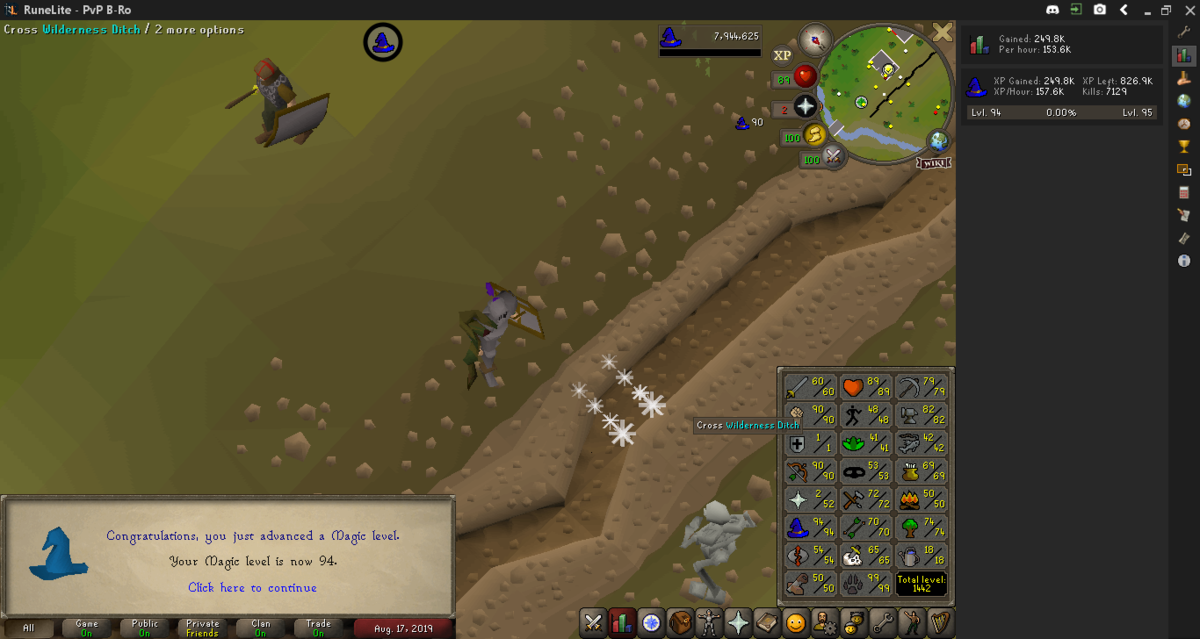
Task: Open the Music player harp tab
Action: [x=942, y=622]
